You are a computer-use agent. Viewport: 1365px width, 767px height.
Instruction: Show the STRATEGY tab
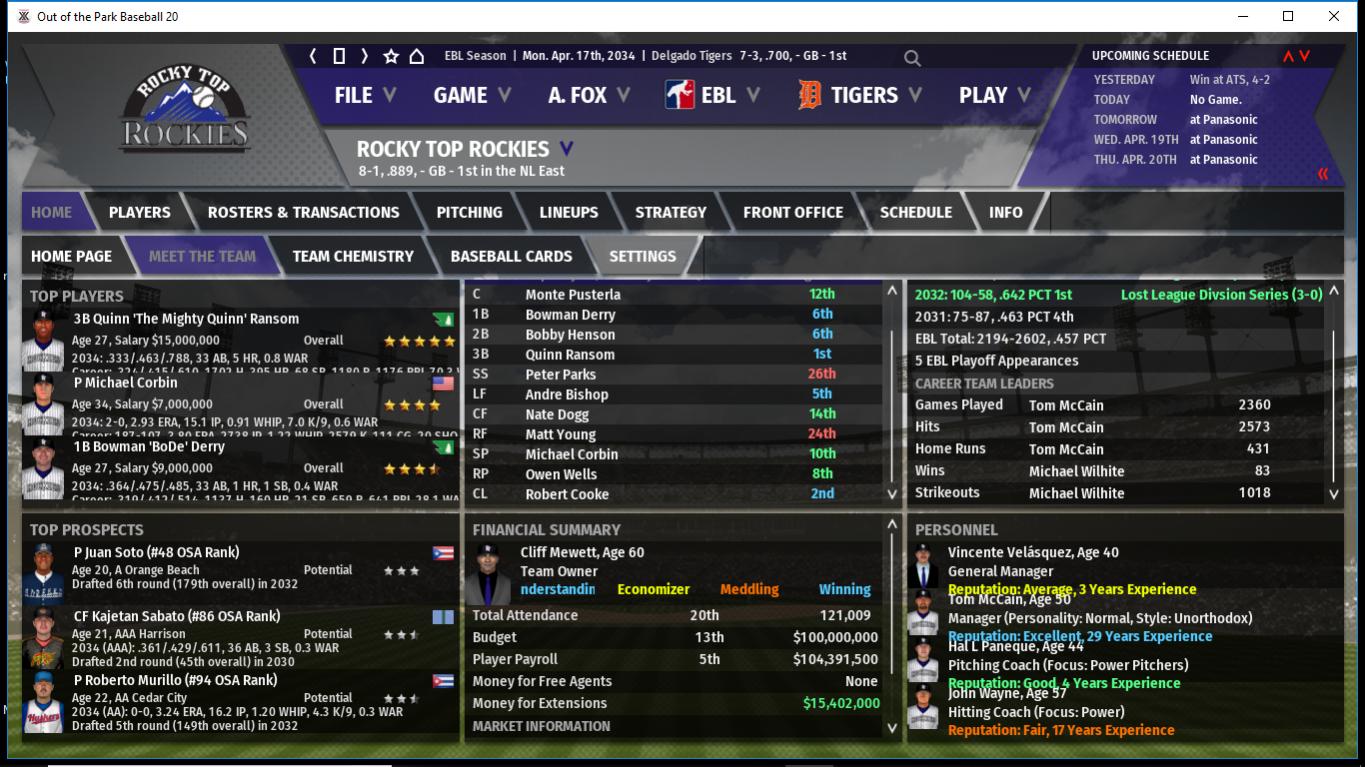point(670,212)
